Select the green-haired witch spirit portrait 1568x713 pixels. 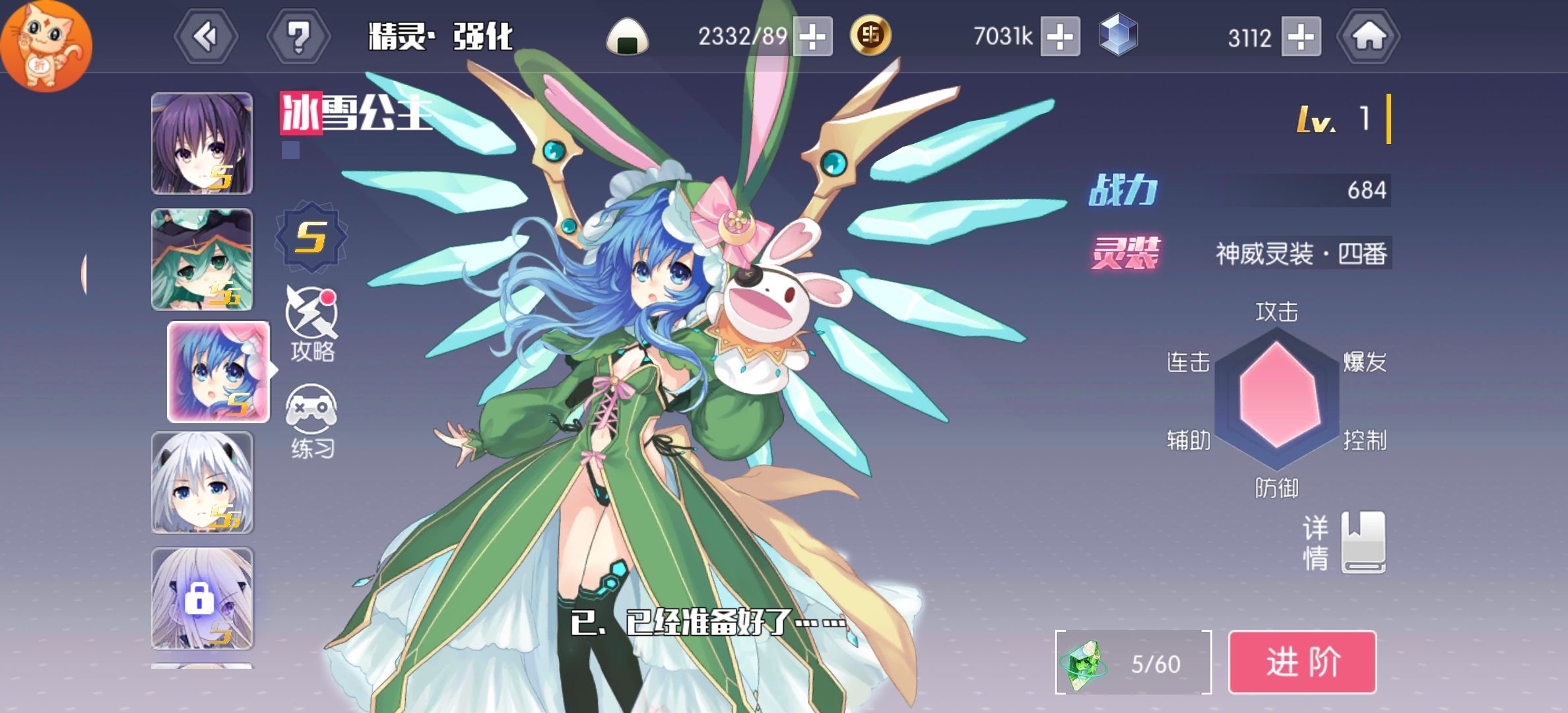[x=202, y=259]
